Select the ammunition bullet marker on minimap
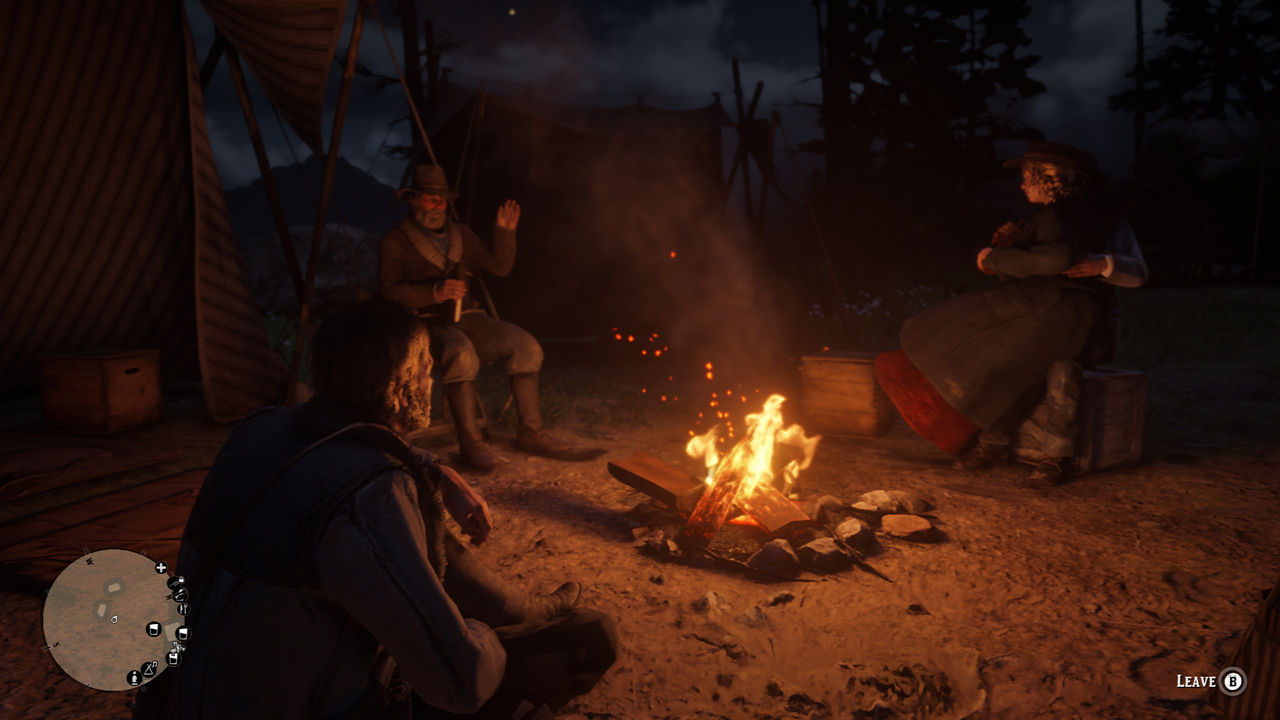This screenshot has width=1280, height=720. tap(134, 678)
